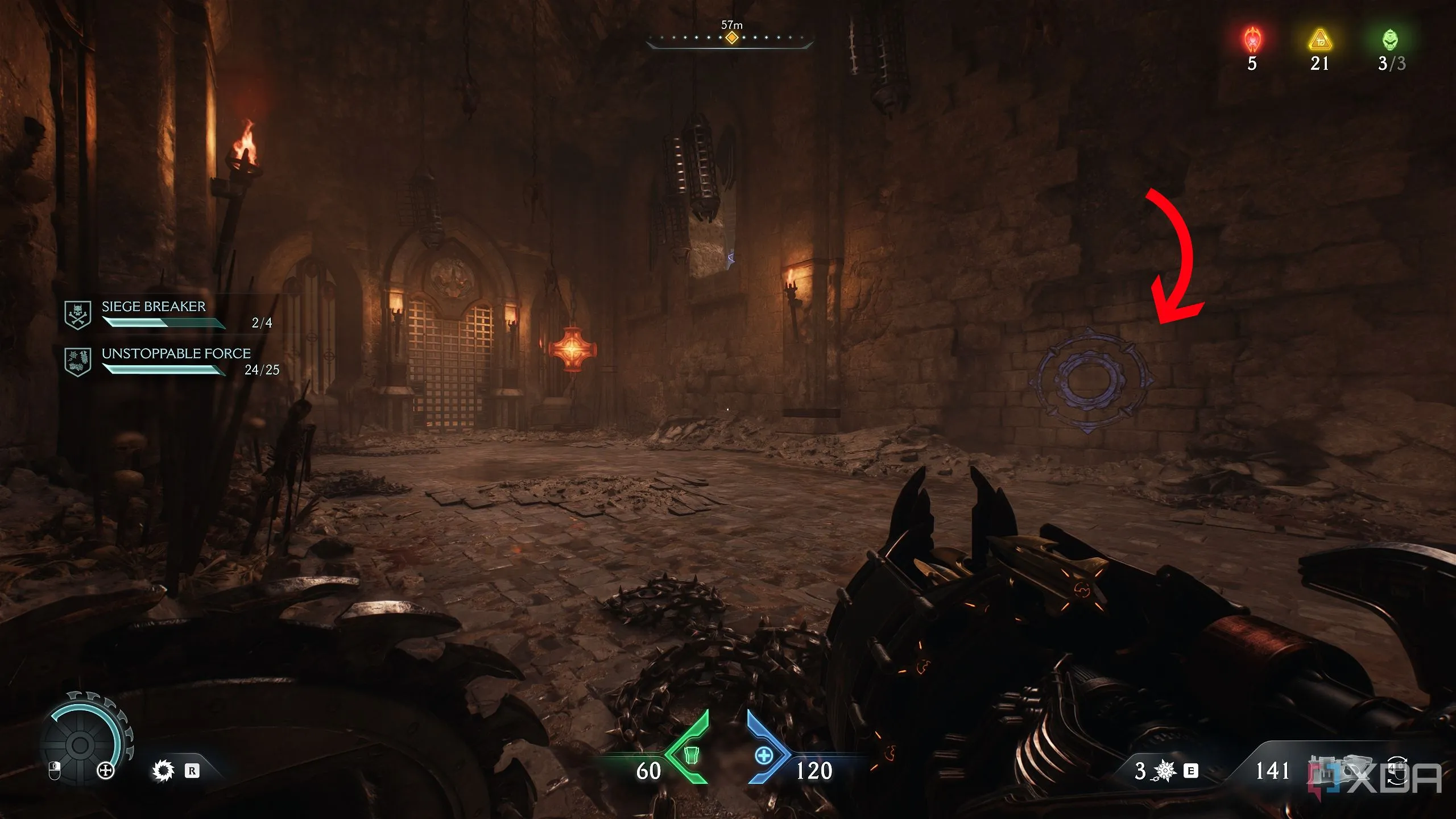Viewport: 1456px width, 819px height.
Task: Click the yellow gold currency icon
Action: pos(1319,40)
